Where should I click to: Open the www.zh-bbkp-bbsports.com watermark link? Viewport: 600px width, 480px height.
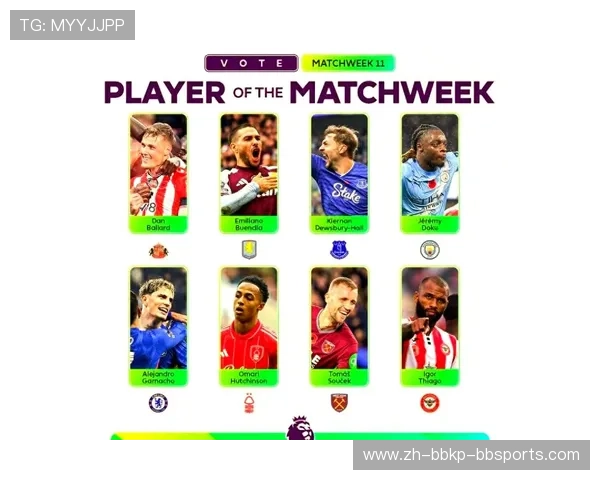pos(471,455)
